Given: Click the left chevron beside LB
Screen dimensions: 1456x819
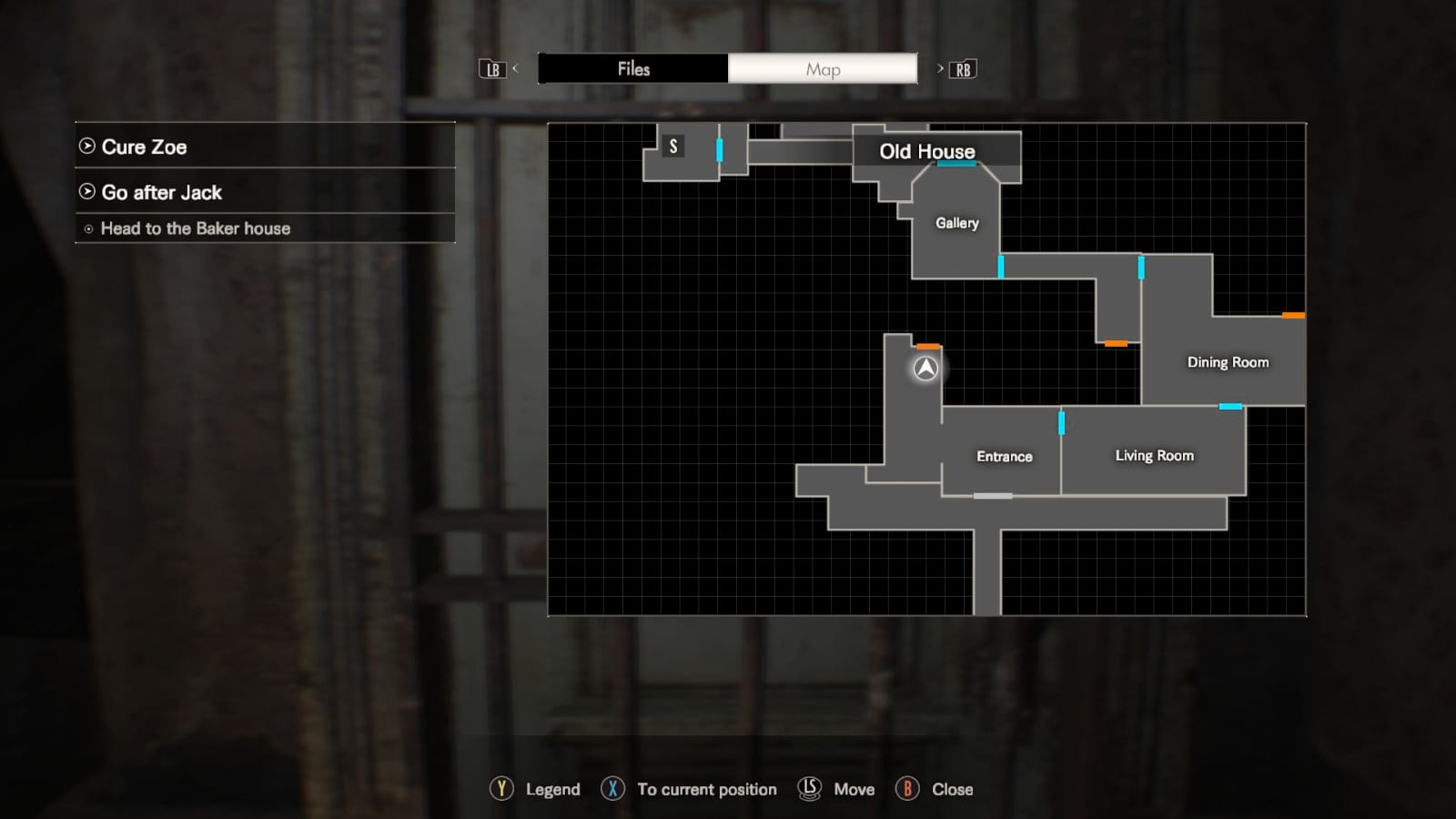Looking at the screenshot, I should click(x=515, y=68).
